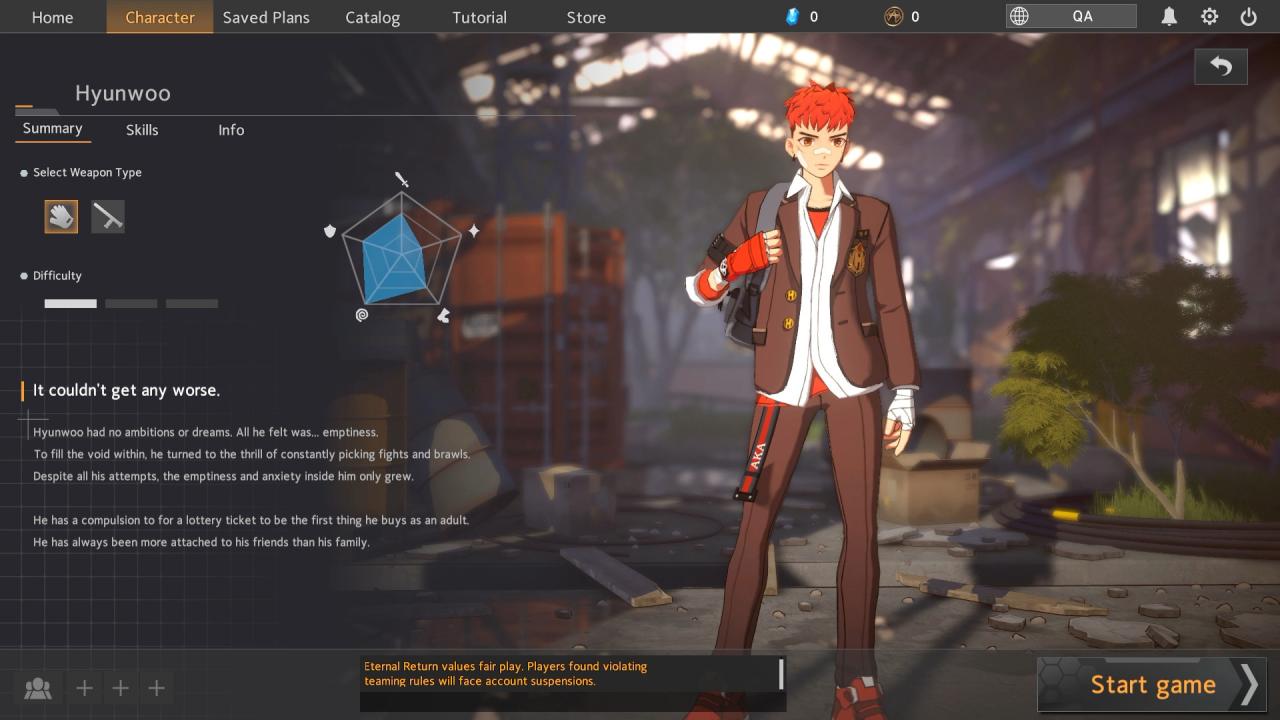The width and height of the screenshot is (1280, 720).
Task: Go back with the return arrow button
Action: tap(1220, 67)
